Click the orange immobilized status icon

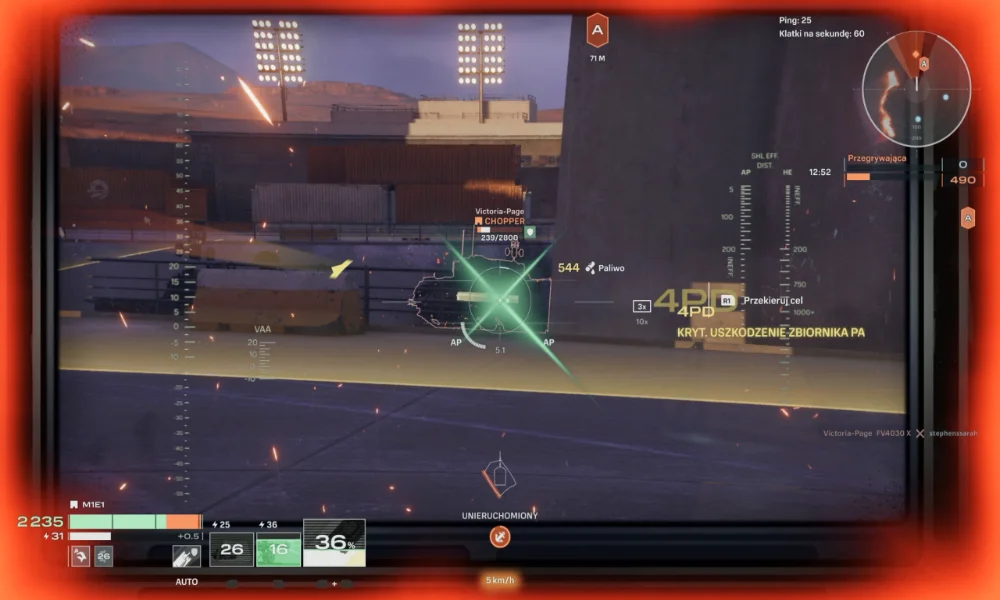click(500, 537)
